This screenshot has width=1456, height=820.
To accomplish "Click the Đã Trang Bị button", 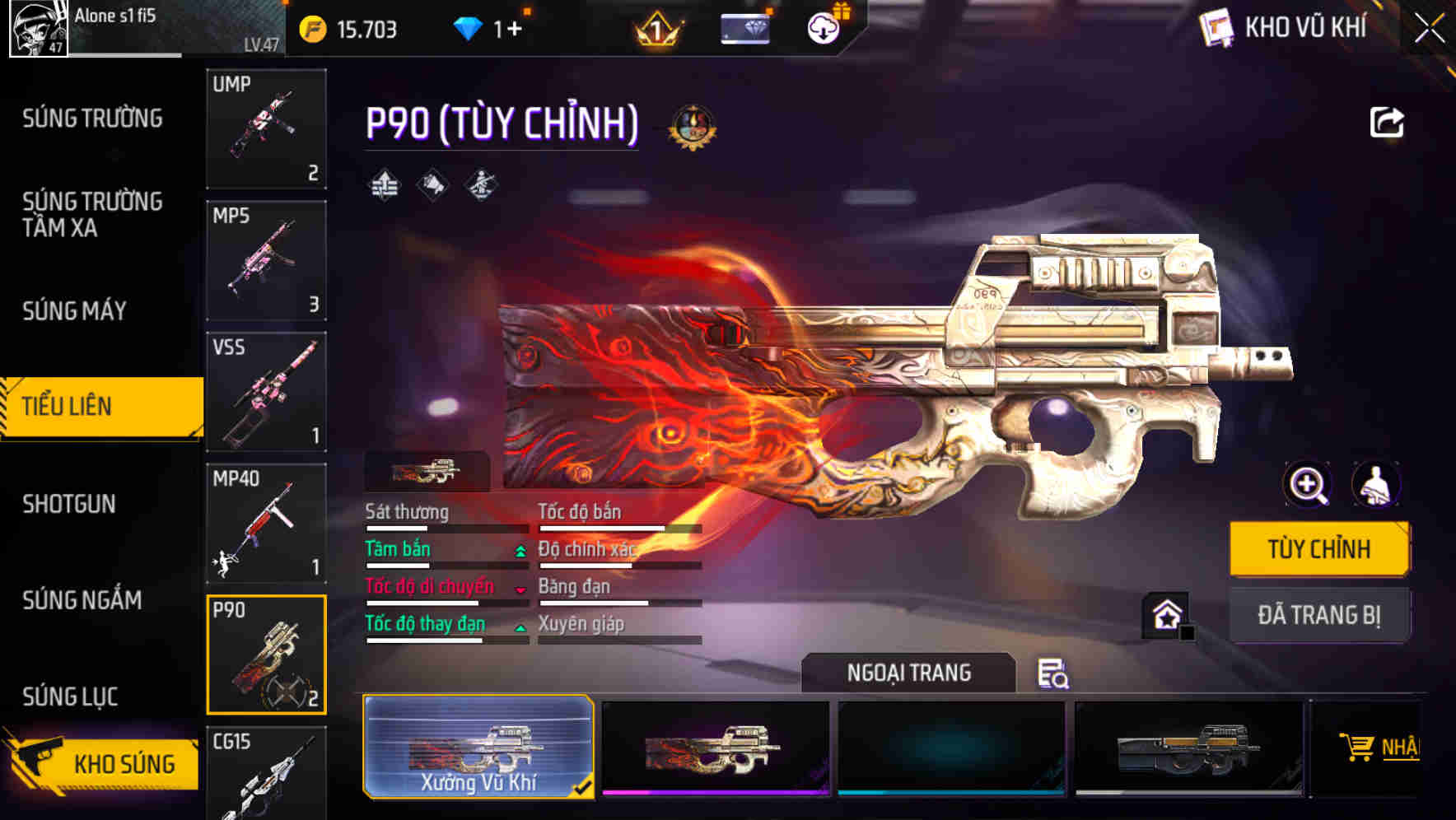I will pos(1319,614).
